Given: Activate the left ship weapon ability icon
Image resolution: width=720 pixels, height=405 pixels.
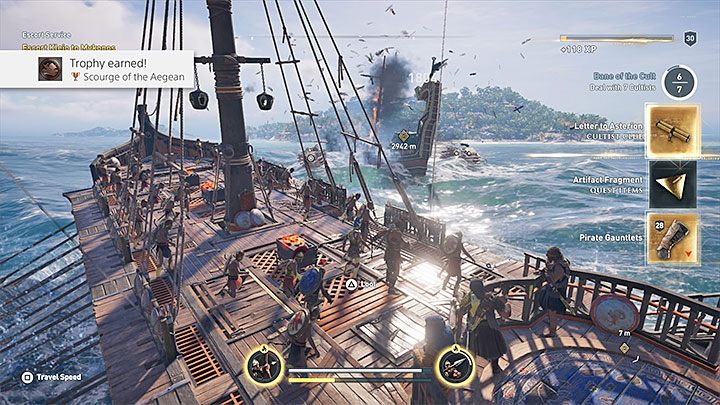Looking at the screenshot, I should tap(264, 367).
